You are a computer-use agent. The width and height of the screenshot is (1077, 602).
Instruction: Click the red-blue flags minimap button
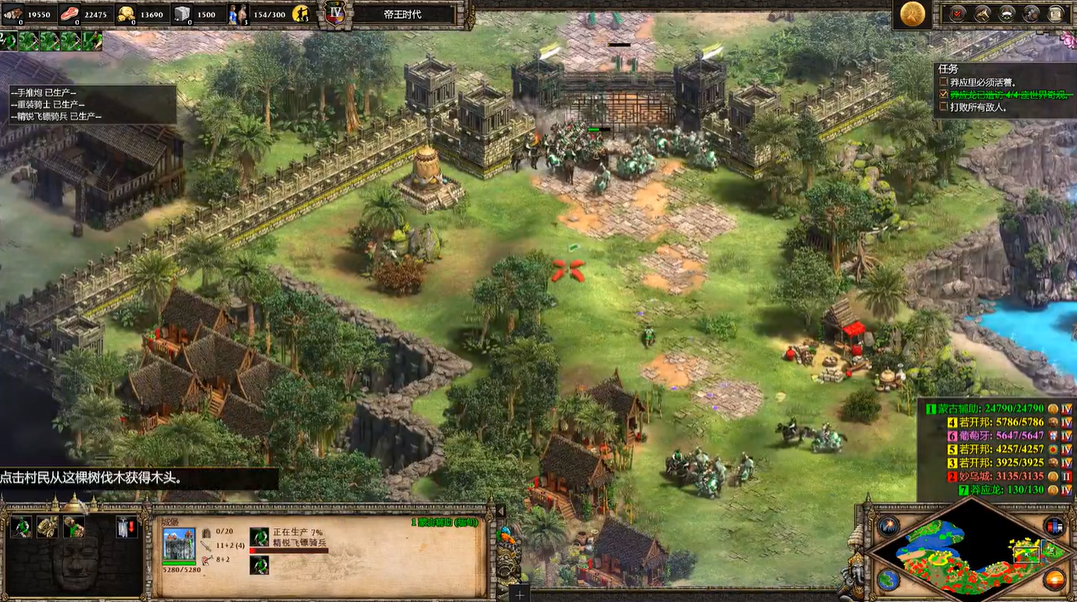(x=1053, y=526)
